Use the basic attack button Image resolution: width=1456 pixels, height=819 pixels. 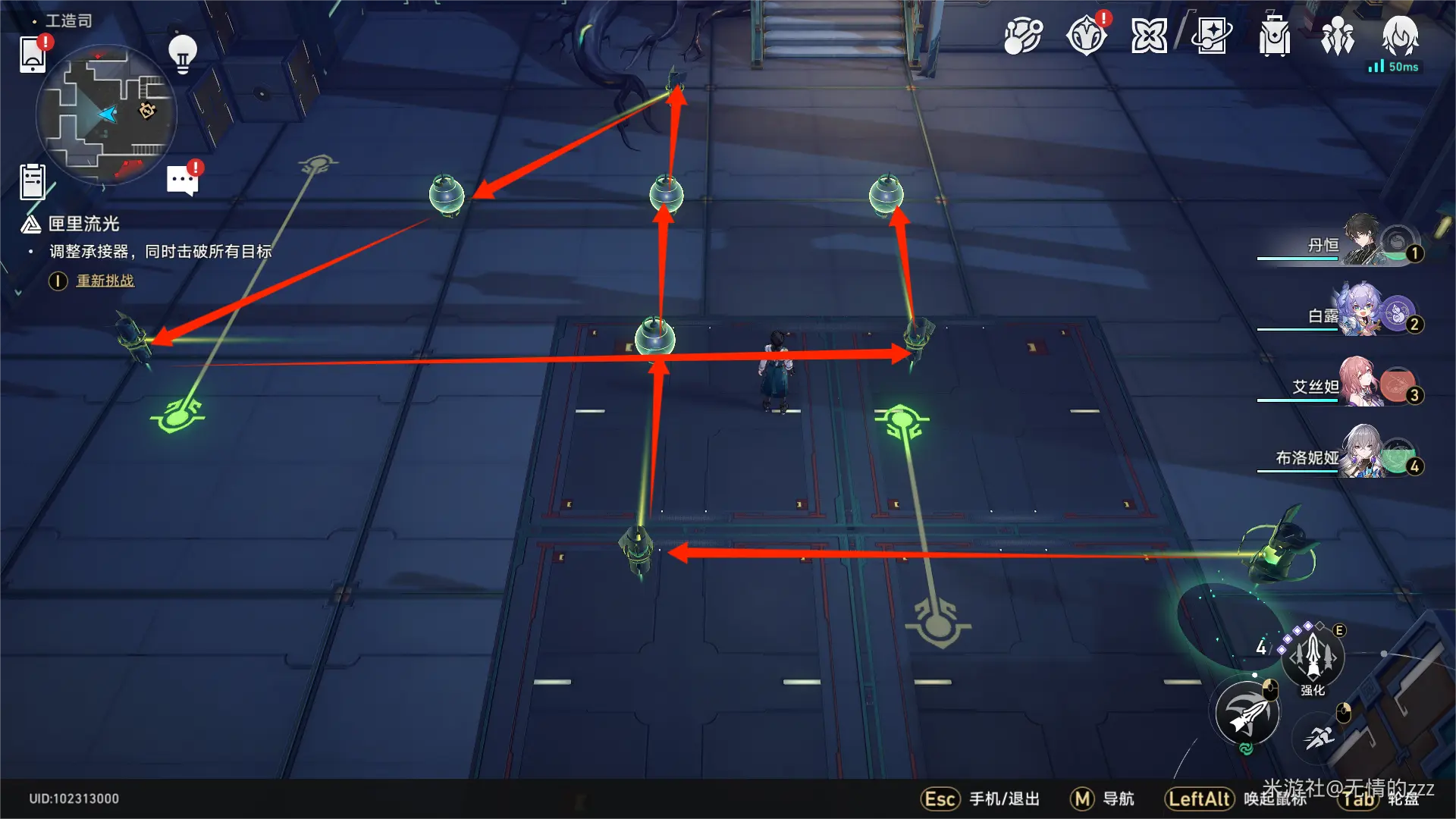(1247, 714)
